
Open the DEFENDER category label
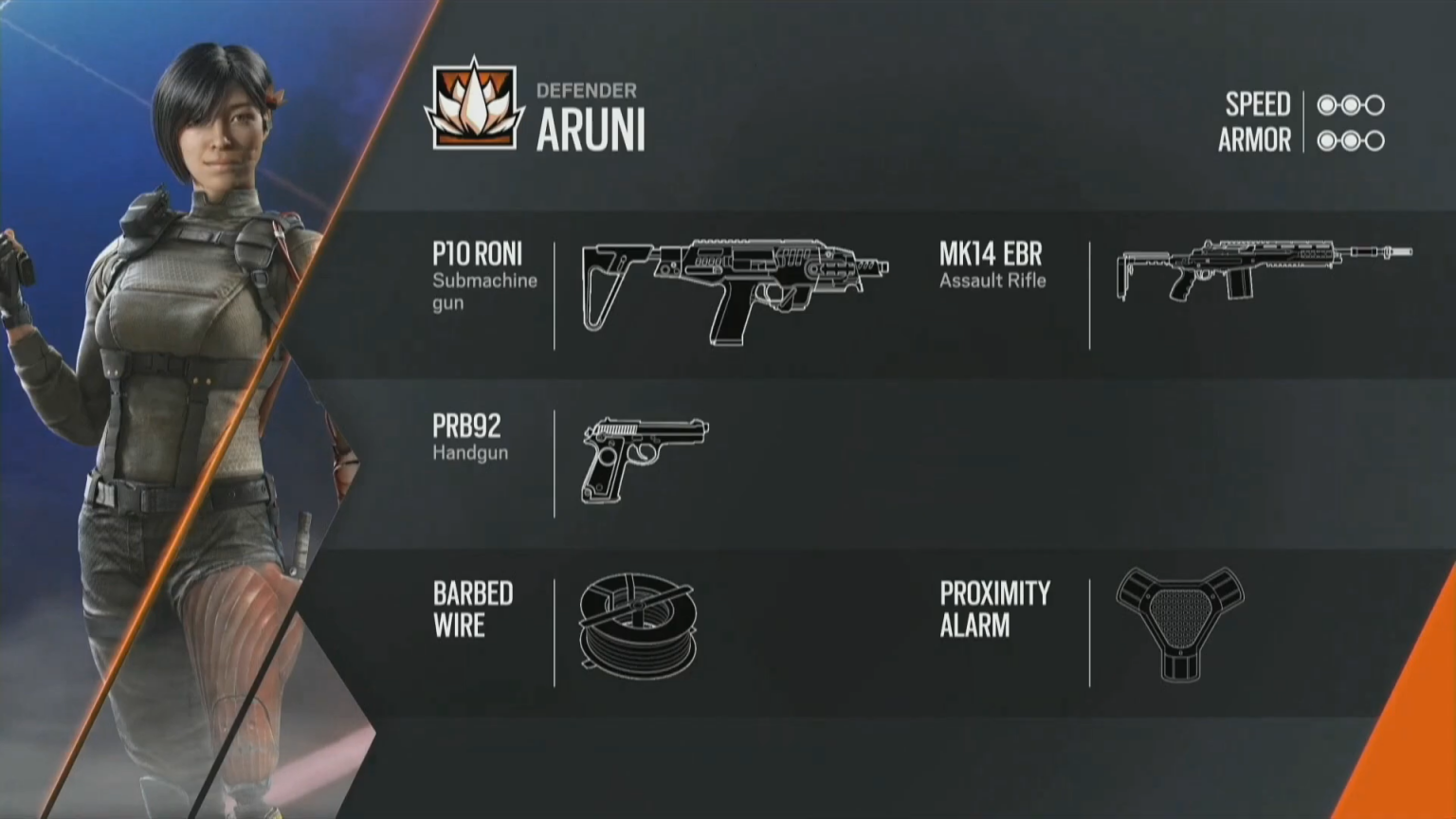(588, 91)
